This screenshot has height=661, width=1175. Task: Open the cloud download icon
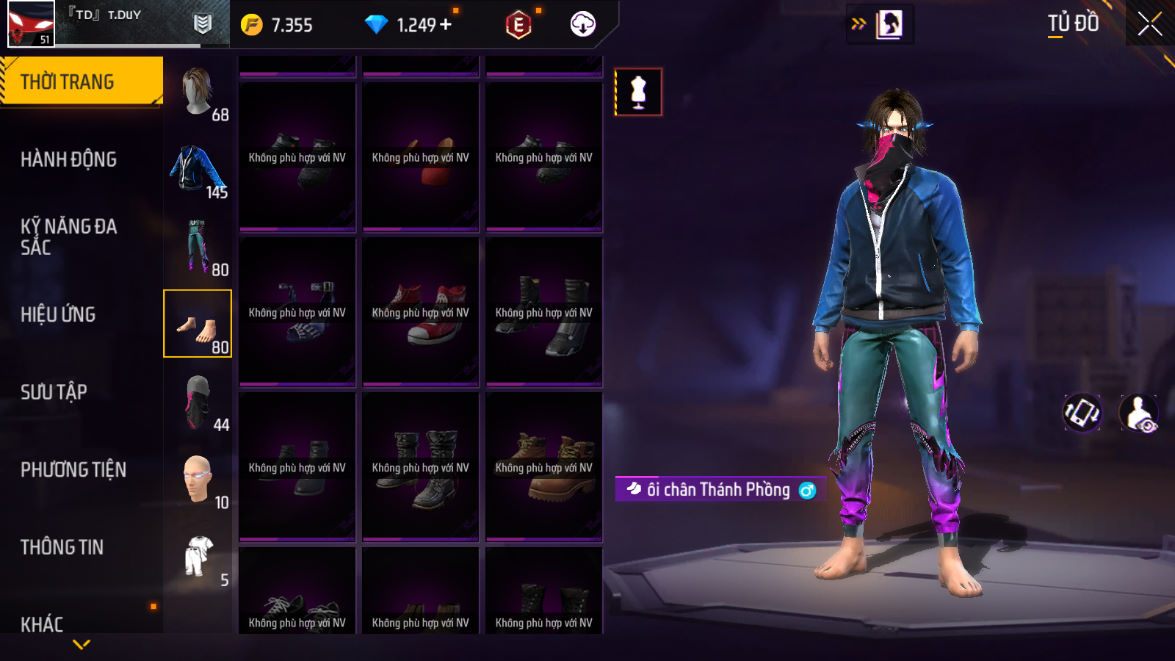pos(583,25)
